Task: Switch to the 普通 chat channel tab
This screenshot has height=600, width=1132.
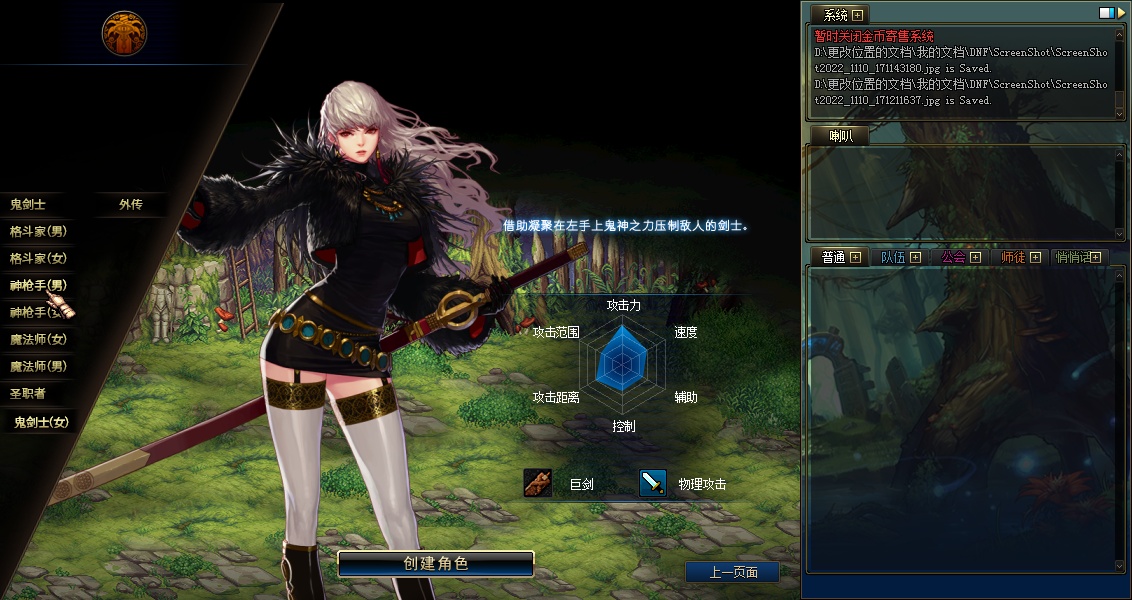Action: [x=833, y=257]
